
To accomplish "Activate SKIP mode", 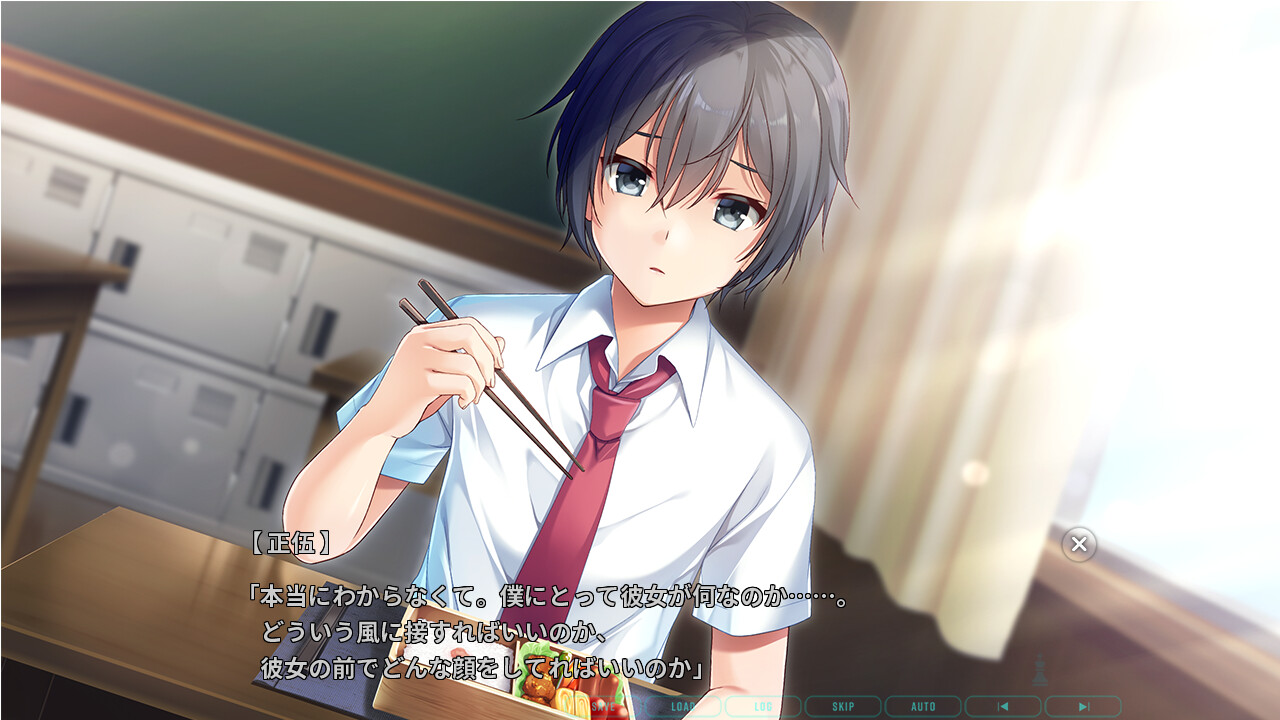I will [x=843, y=707].
